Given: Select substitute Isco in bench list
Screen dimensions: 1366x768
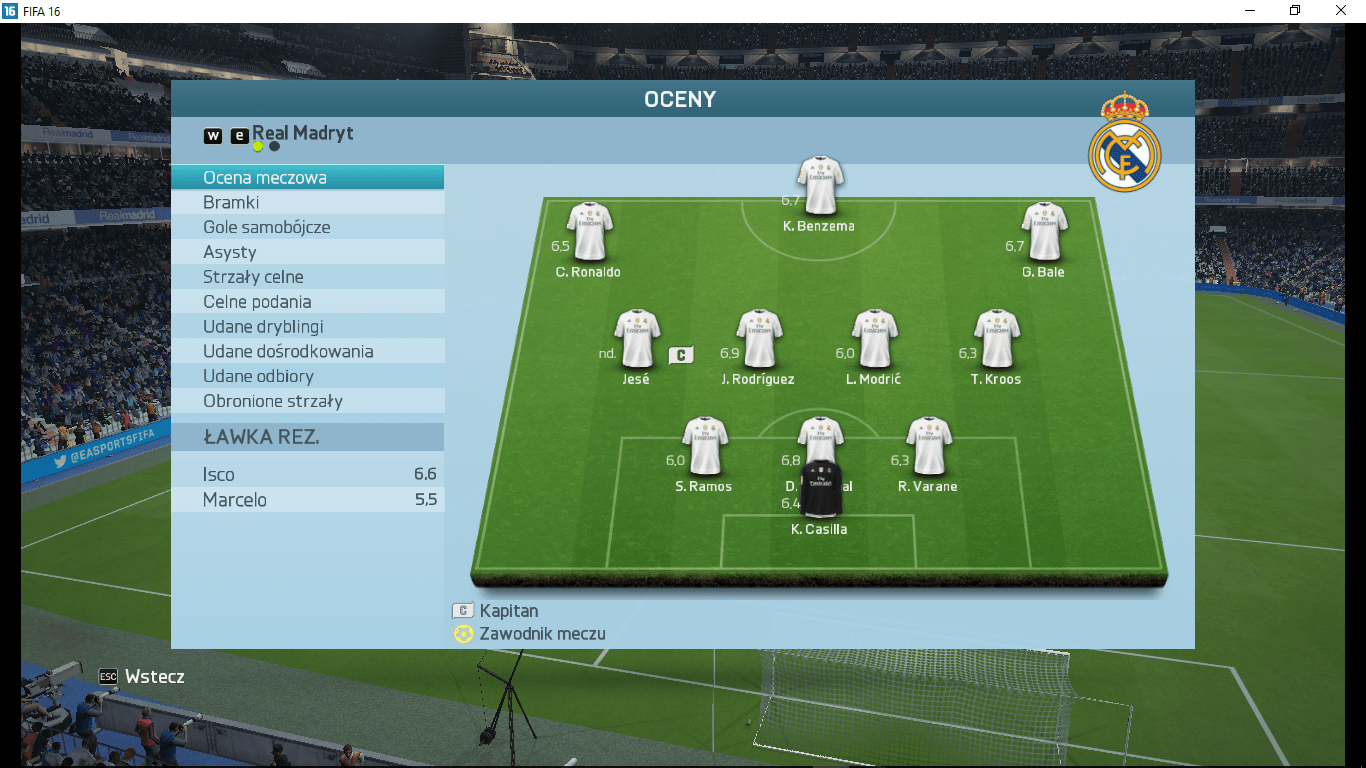Looking at the screenshot, I should tap(307, 475).
